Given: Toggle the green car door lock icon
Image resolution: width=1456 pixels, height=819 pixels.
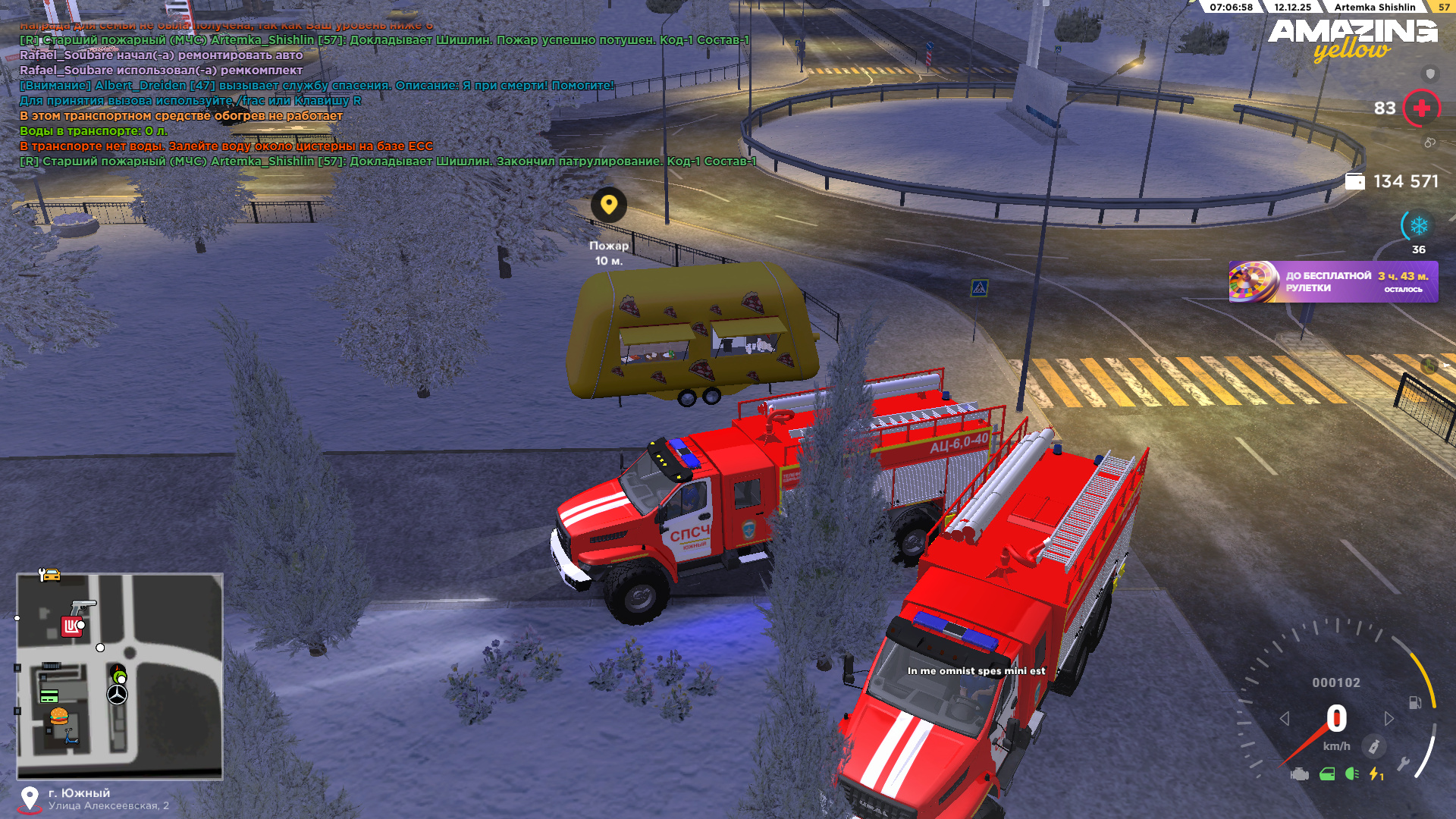Looking at the screenshot, I should click(x=1327, y=773).
